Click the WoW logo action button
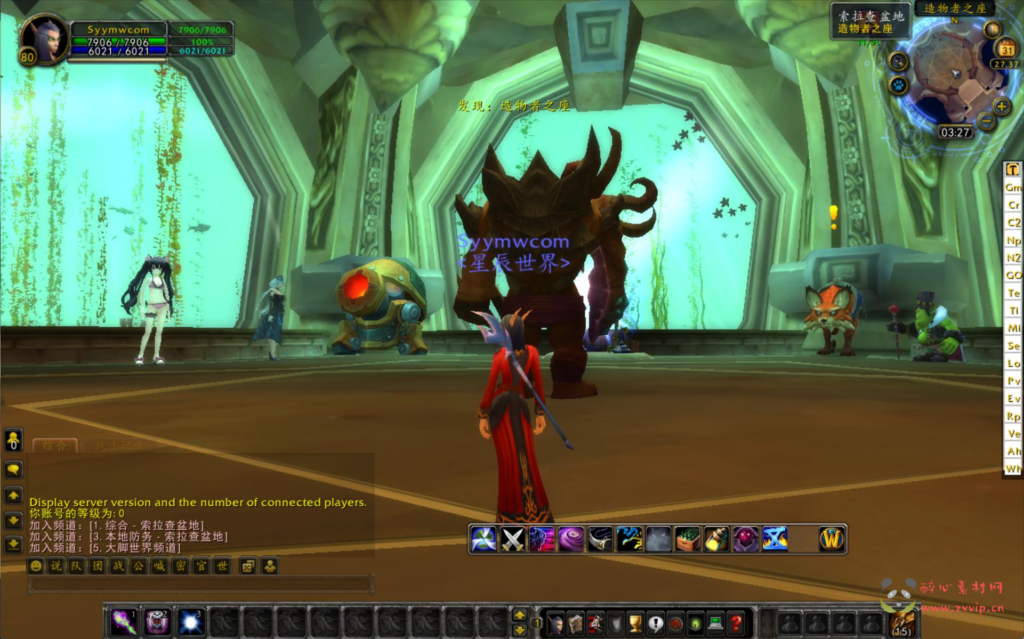This screenshot has width=1024, height=639. click(832, 540)
